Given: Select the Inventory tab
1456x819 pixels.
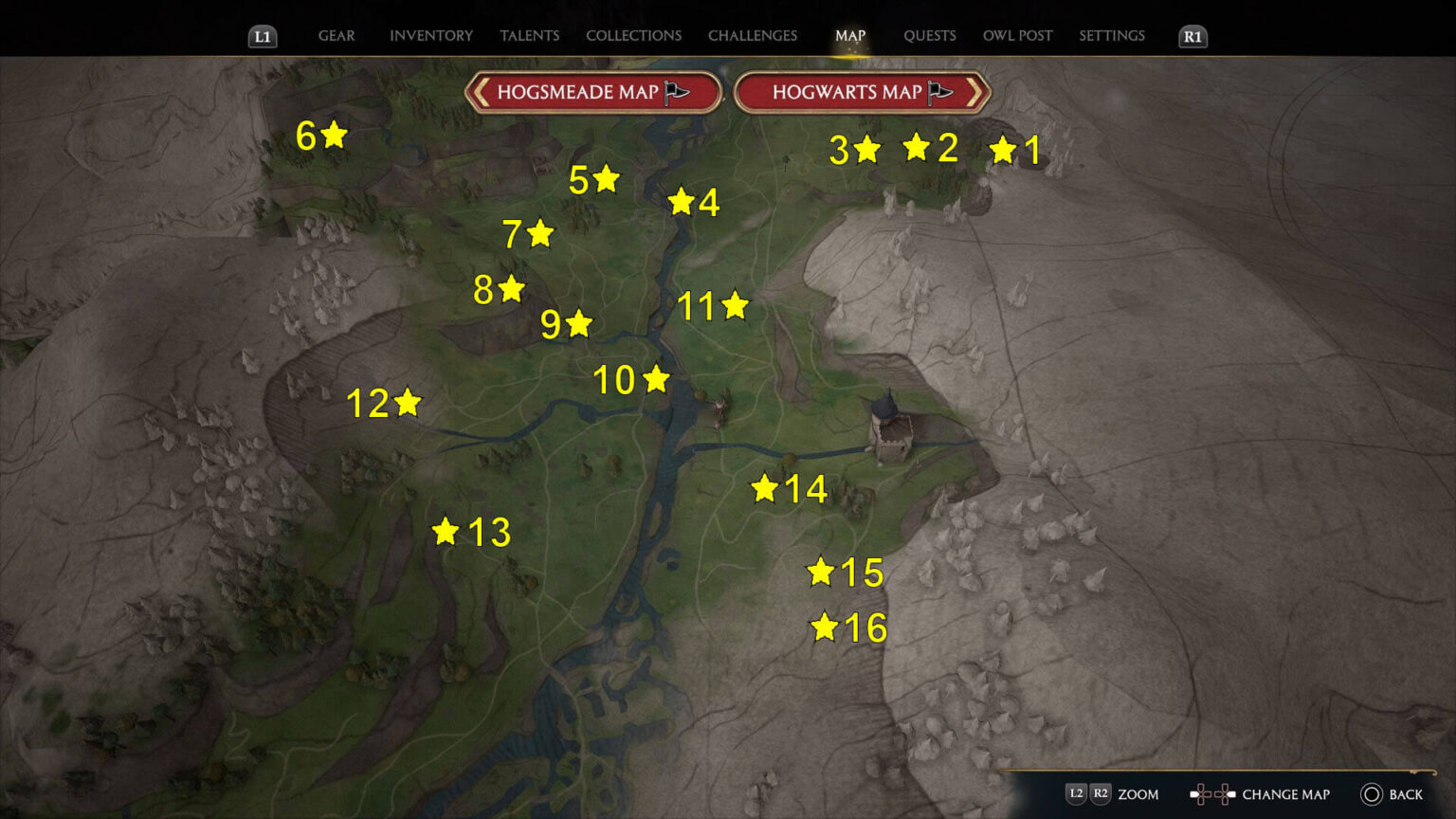Looking at the screenshot, I should pos(431,35).
